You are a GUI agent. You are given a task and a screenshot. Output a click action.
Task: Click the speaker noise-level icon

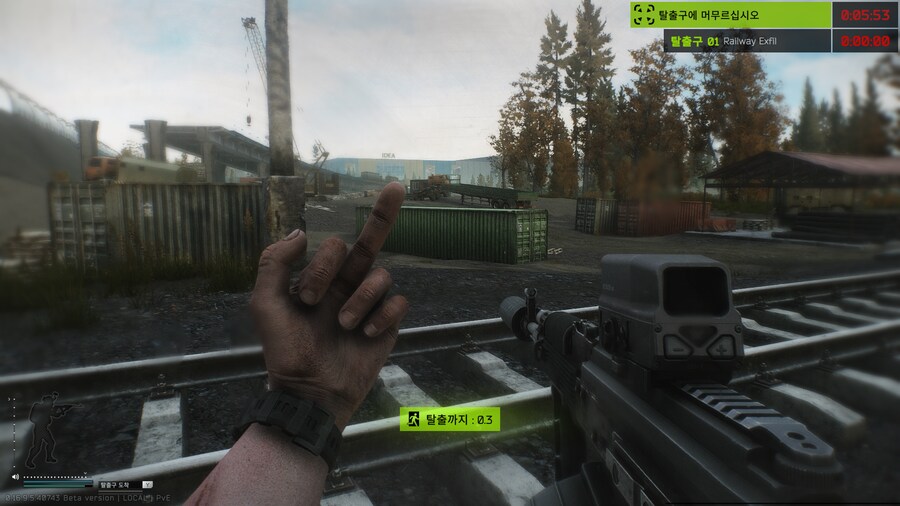point(15,478)
